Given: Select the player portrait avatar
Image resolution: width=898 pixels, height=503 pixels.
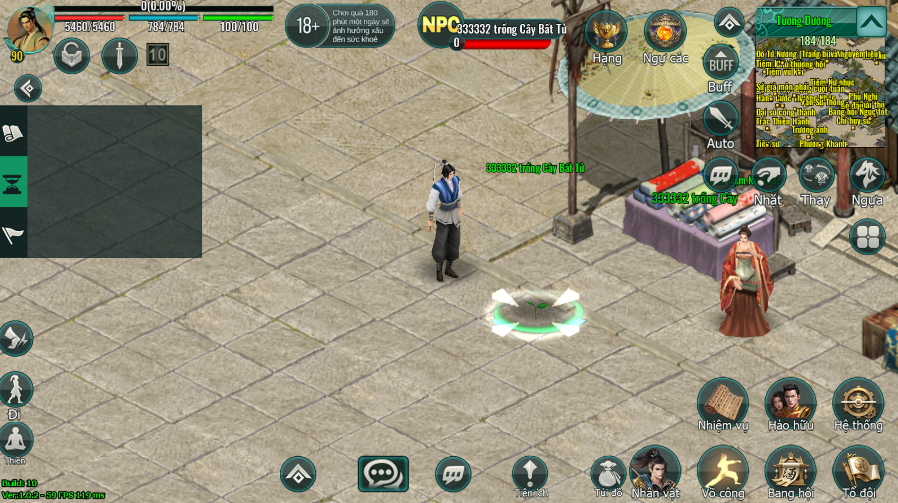Looking at the screenshot, I should click(x=27, y=29).
